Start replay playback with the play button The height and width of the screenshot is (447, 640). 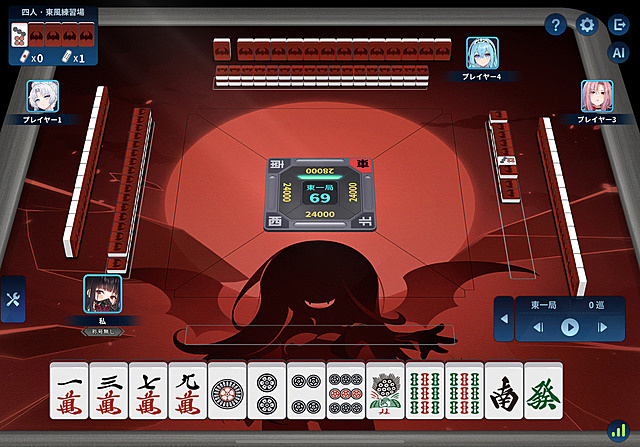click(570, 327)
